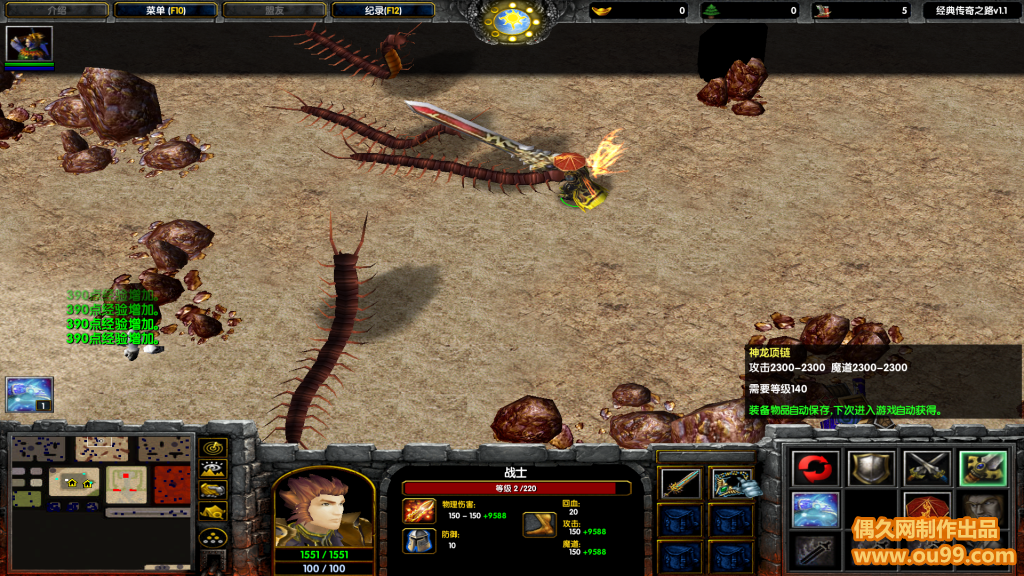This screenshot has width=1024, height=576.
Task: Select the dark flaming sword ability
Action: pos(815,549)
